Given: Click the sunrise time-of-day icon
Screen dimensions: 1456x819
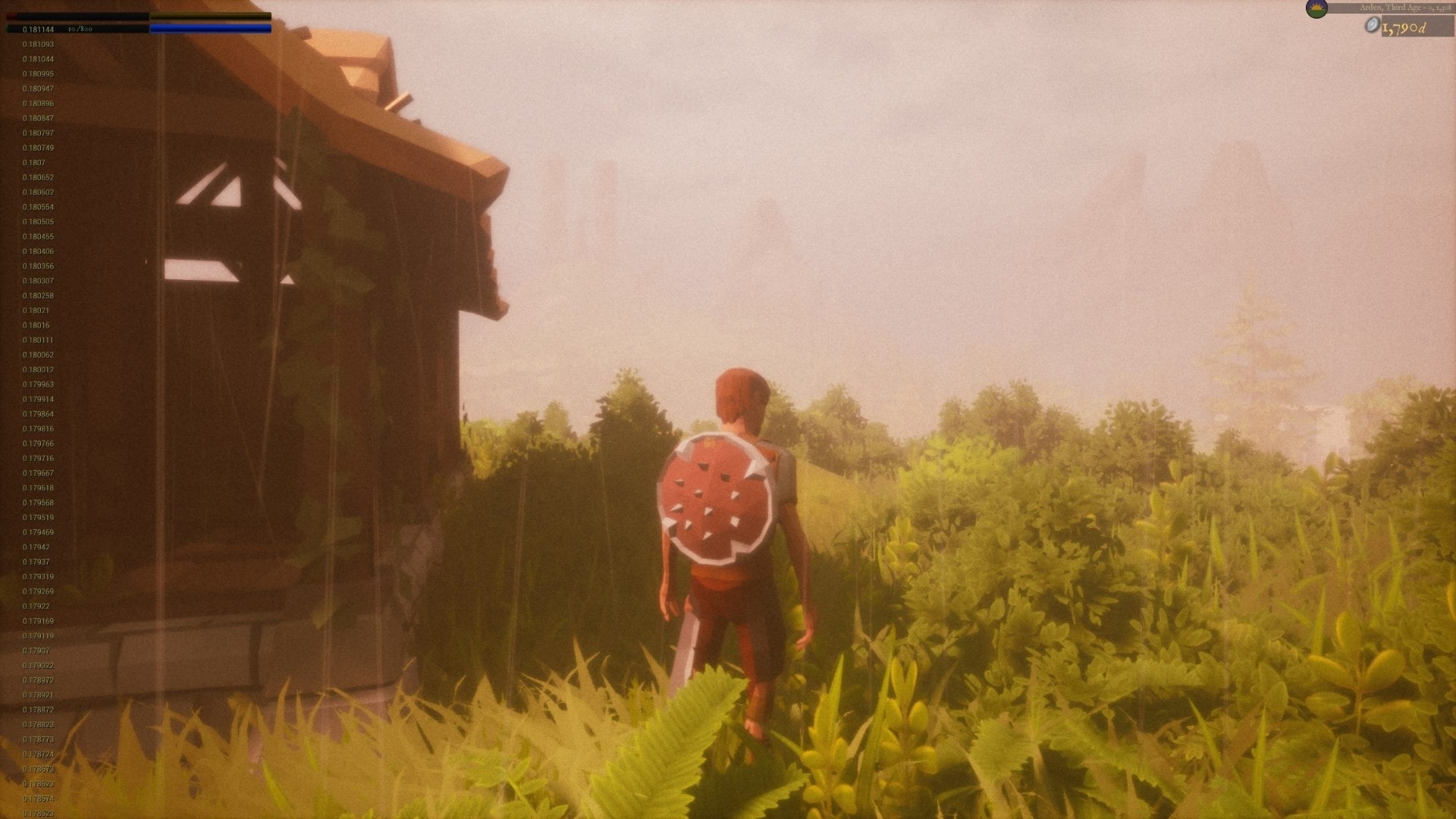Looking at the screenshot, I should click(x=1316, y=9).
